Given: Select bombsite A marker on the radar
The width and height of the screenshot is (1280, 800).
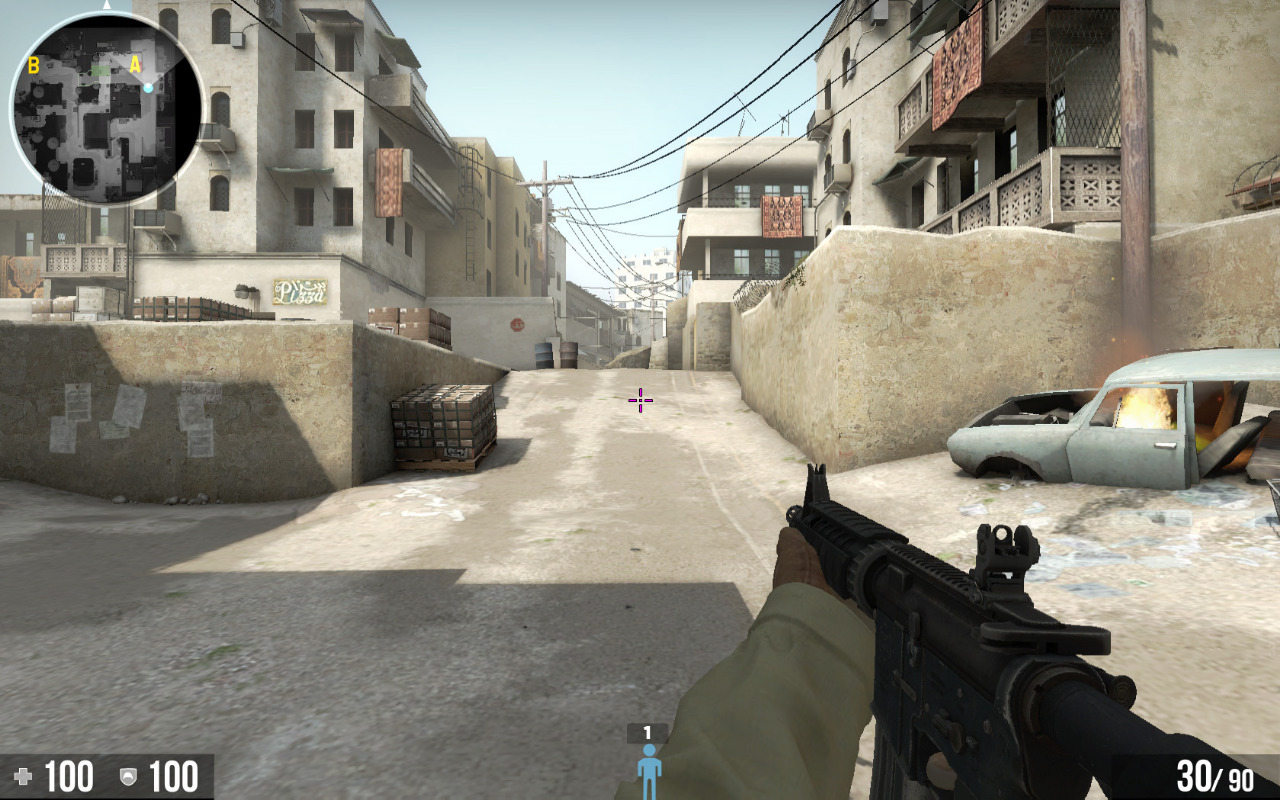Looking at the screenshot, I should tap(134, 65).
